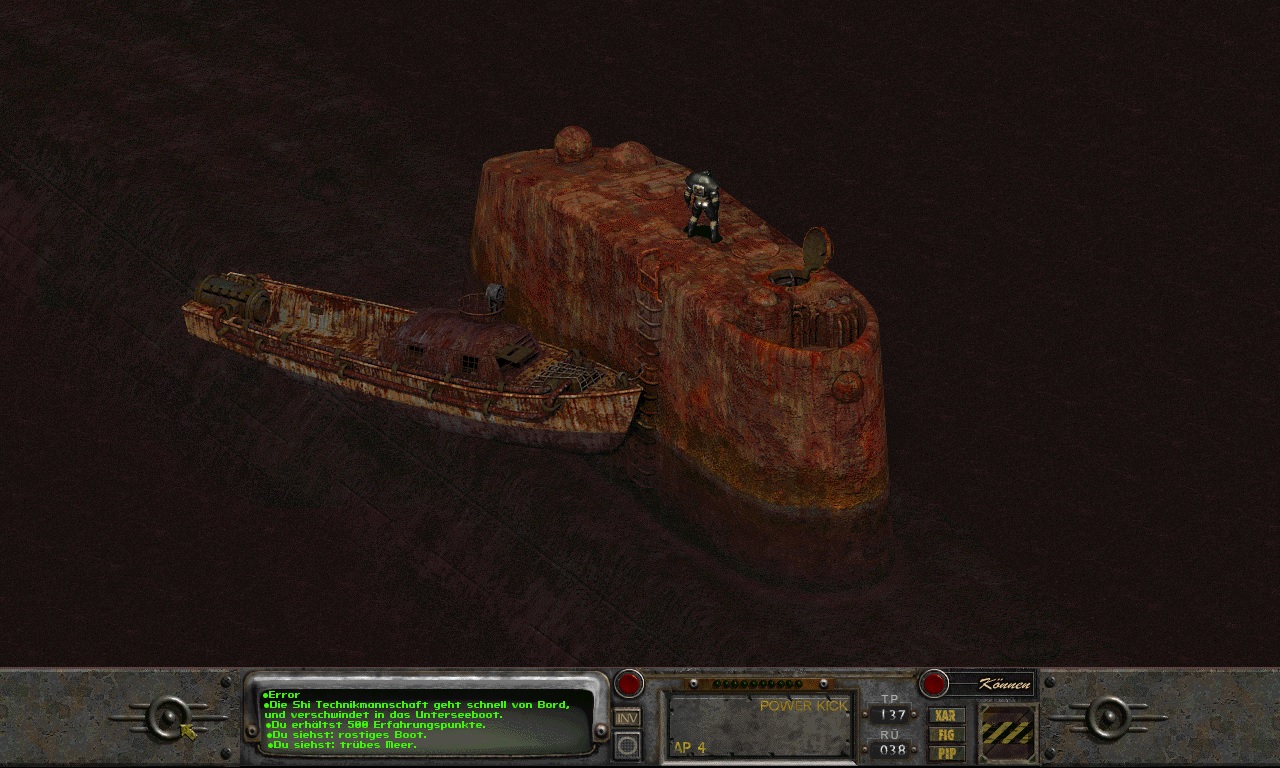This screenshot has height=768, width=1280.
Task: Open the PIP Pip-Boy button
Action: tap(946, 752)
